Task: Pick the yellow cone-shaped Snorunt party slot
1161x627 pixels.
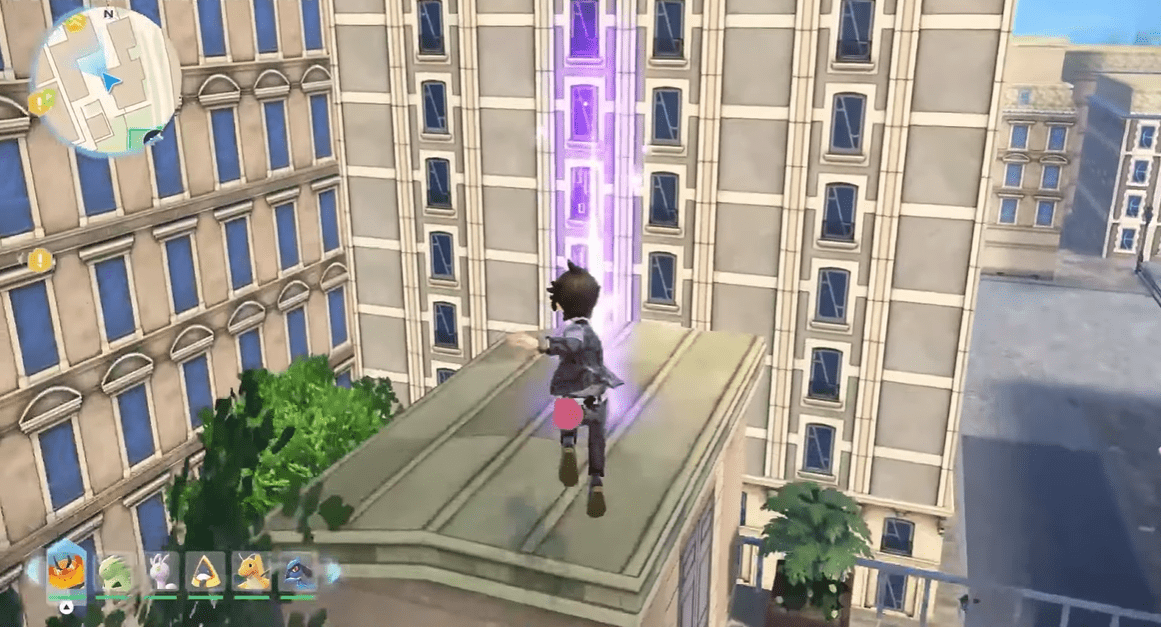Action: (206, 572)
